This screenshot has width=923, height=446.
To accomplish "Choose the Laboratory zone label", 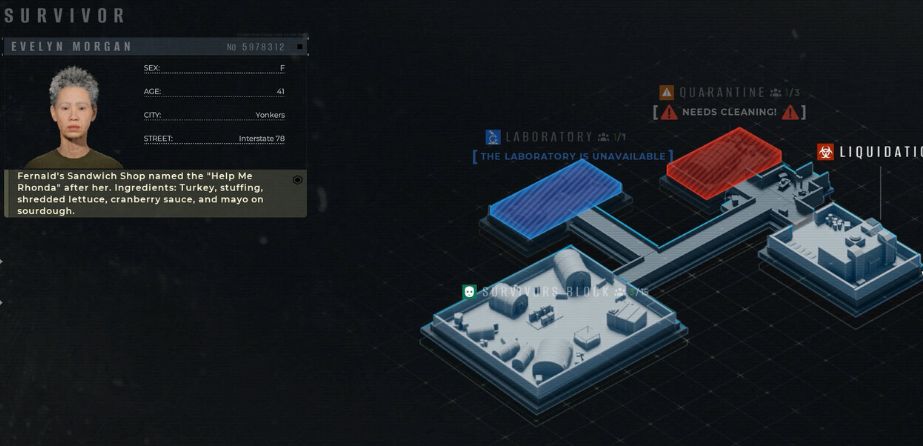I will click(549, 137).
